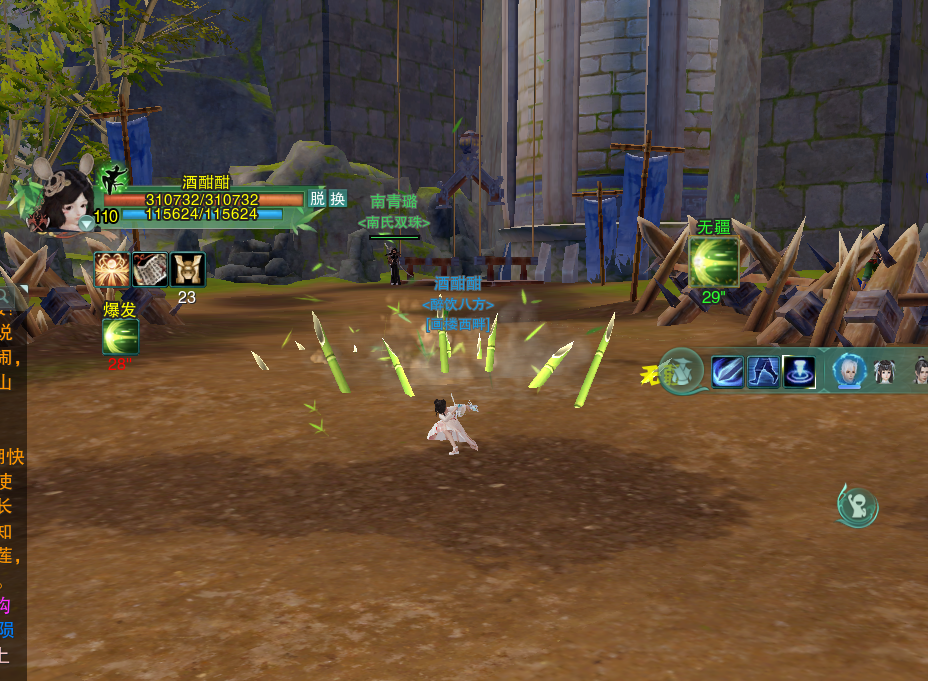
Task: Click the 脱 button beside the health bar
Action: coord(317,198)
